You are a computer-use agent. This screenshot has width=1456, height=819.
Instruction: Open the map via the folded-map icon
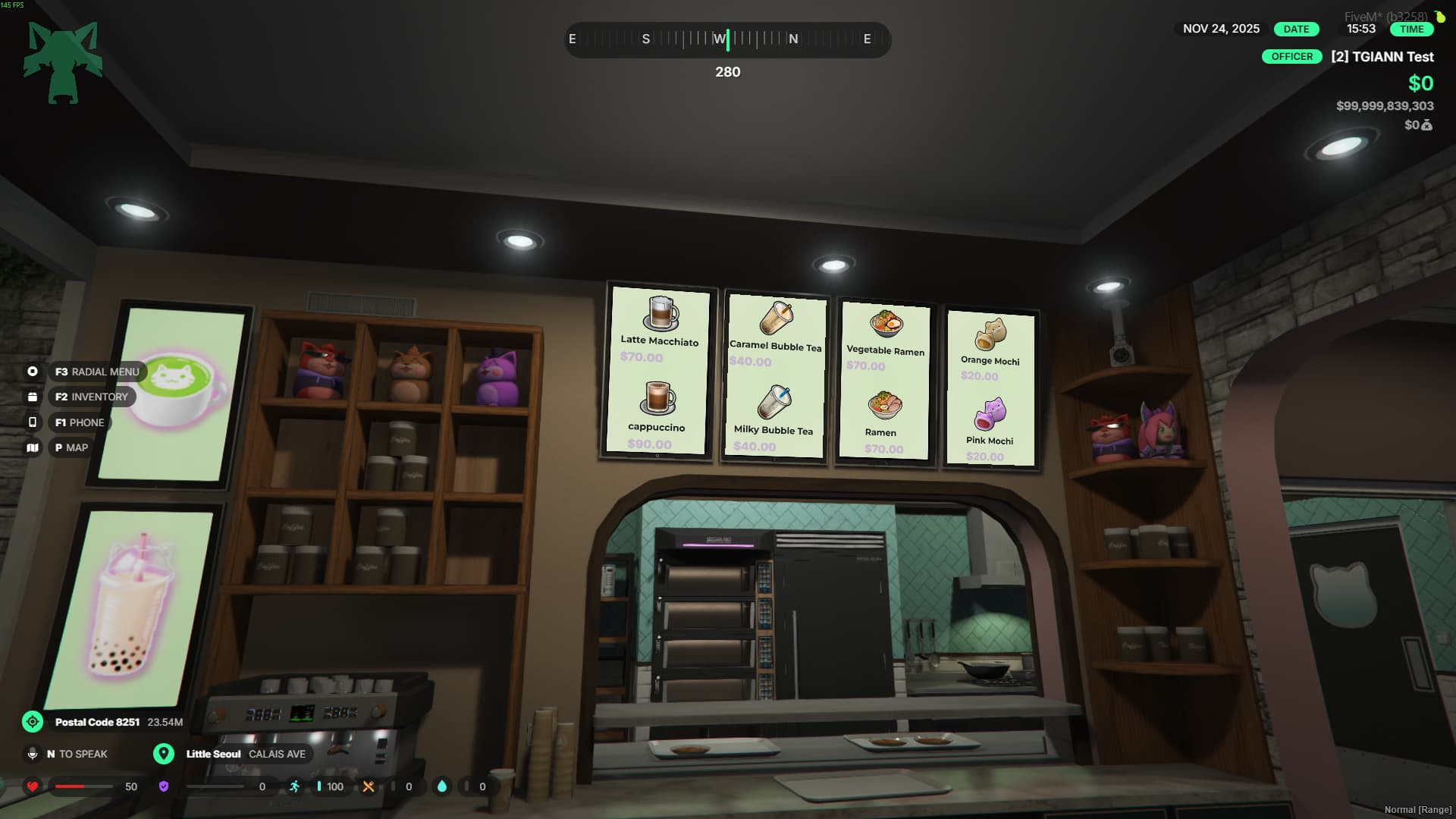[33, 447]
